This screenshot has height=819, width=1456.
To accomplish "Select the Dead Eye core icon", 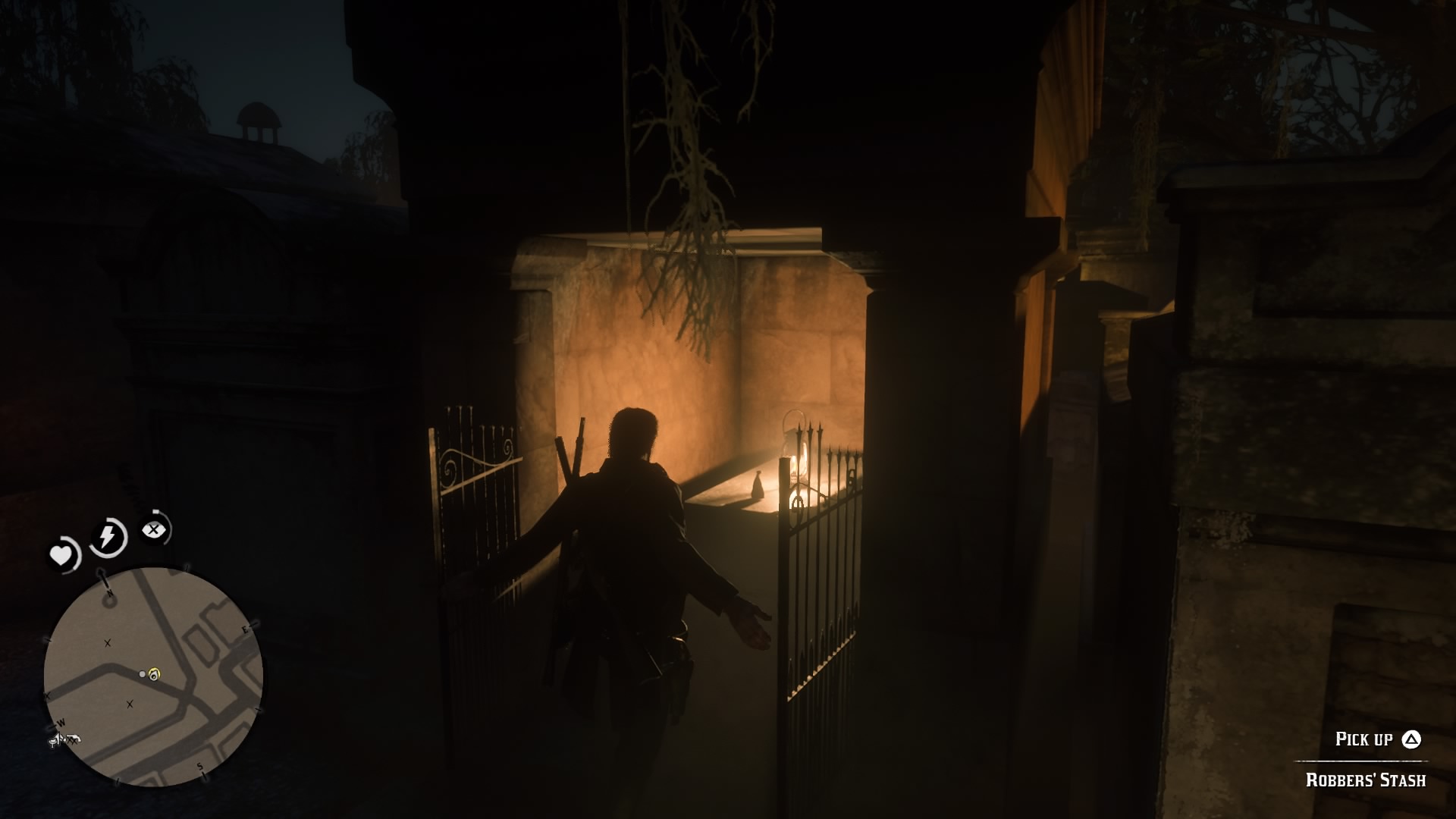I will tap(153, 528).
